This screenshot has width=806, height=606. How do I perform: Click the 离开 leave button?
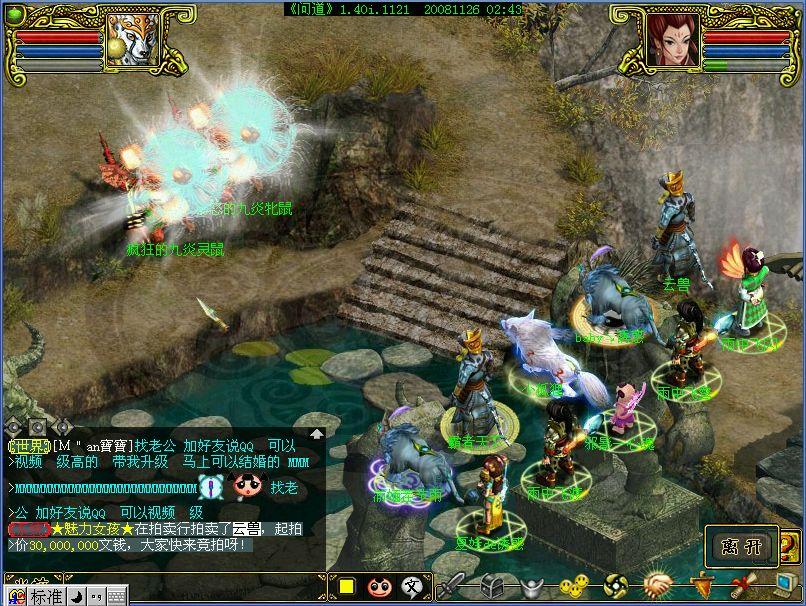tap(741, 548)
